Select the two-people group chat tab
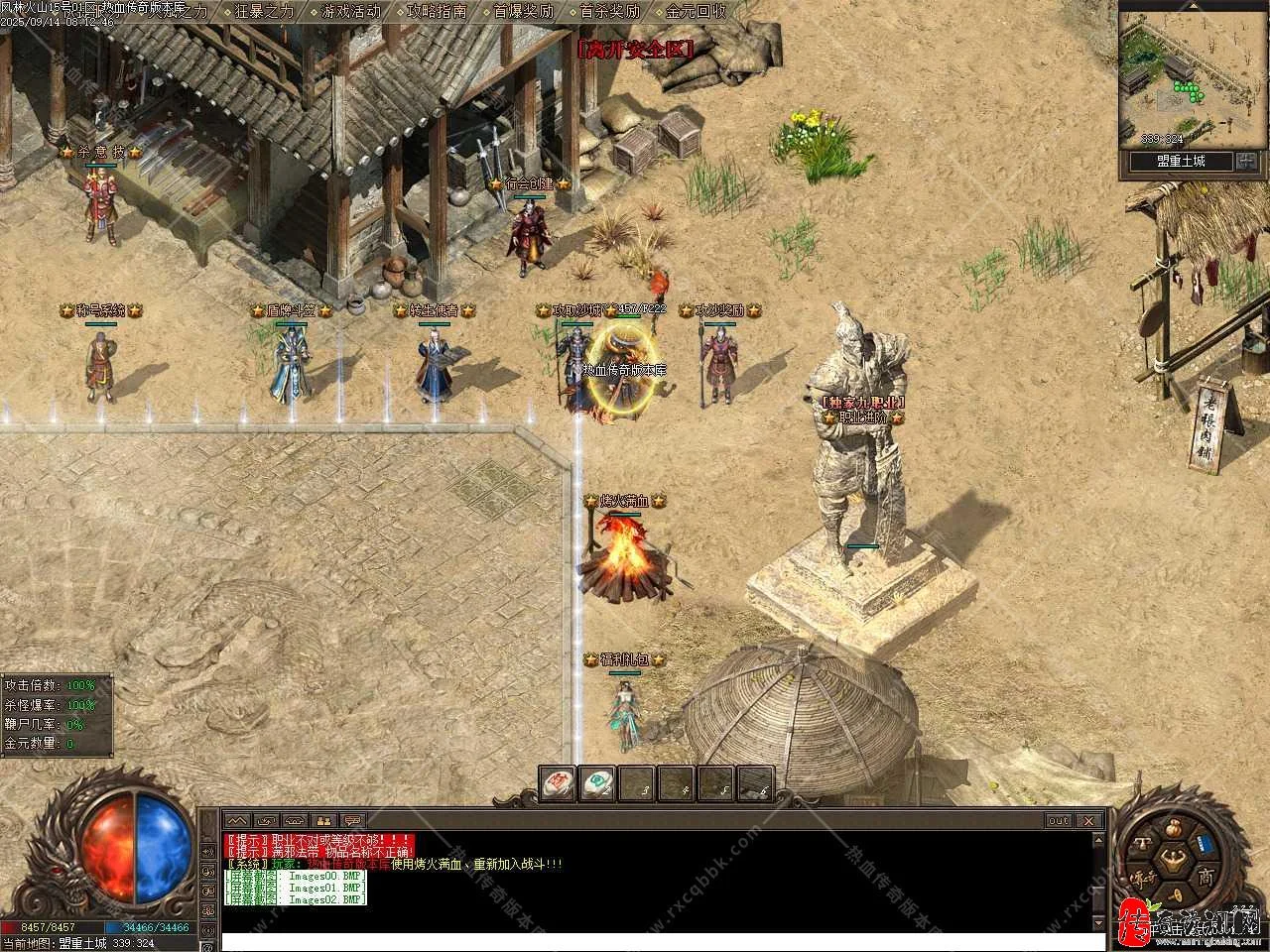 pos(323,820)
